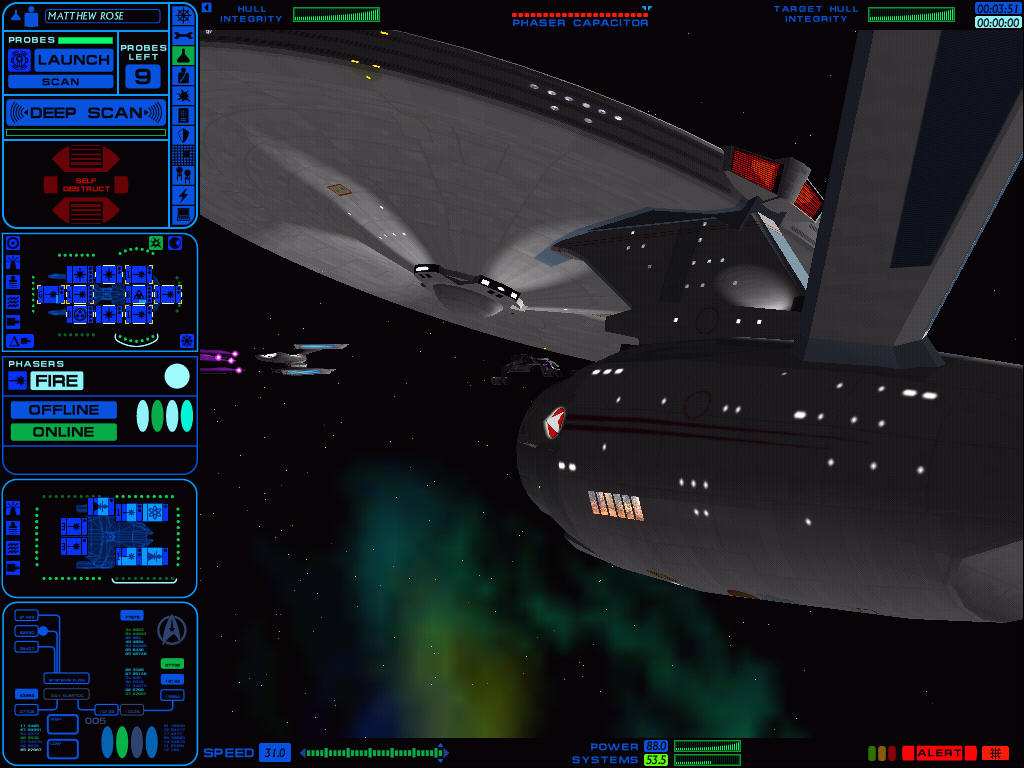Screen dimensions: 1024x768
Task: Adjust the speed slider
Action: [374, 753]
